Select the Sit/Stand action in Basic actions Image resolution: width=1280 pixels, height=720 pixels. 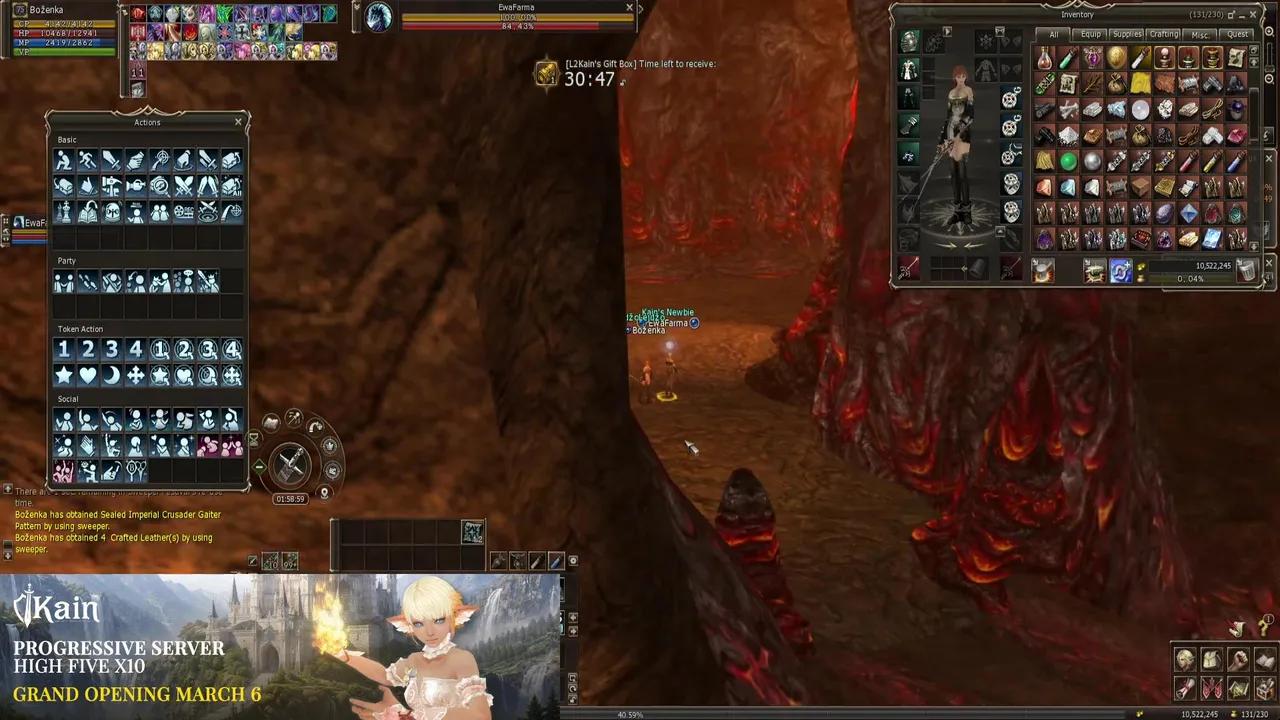point(64,160)
